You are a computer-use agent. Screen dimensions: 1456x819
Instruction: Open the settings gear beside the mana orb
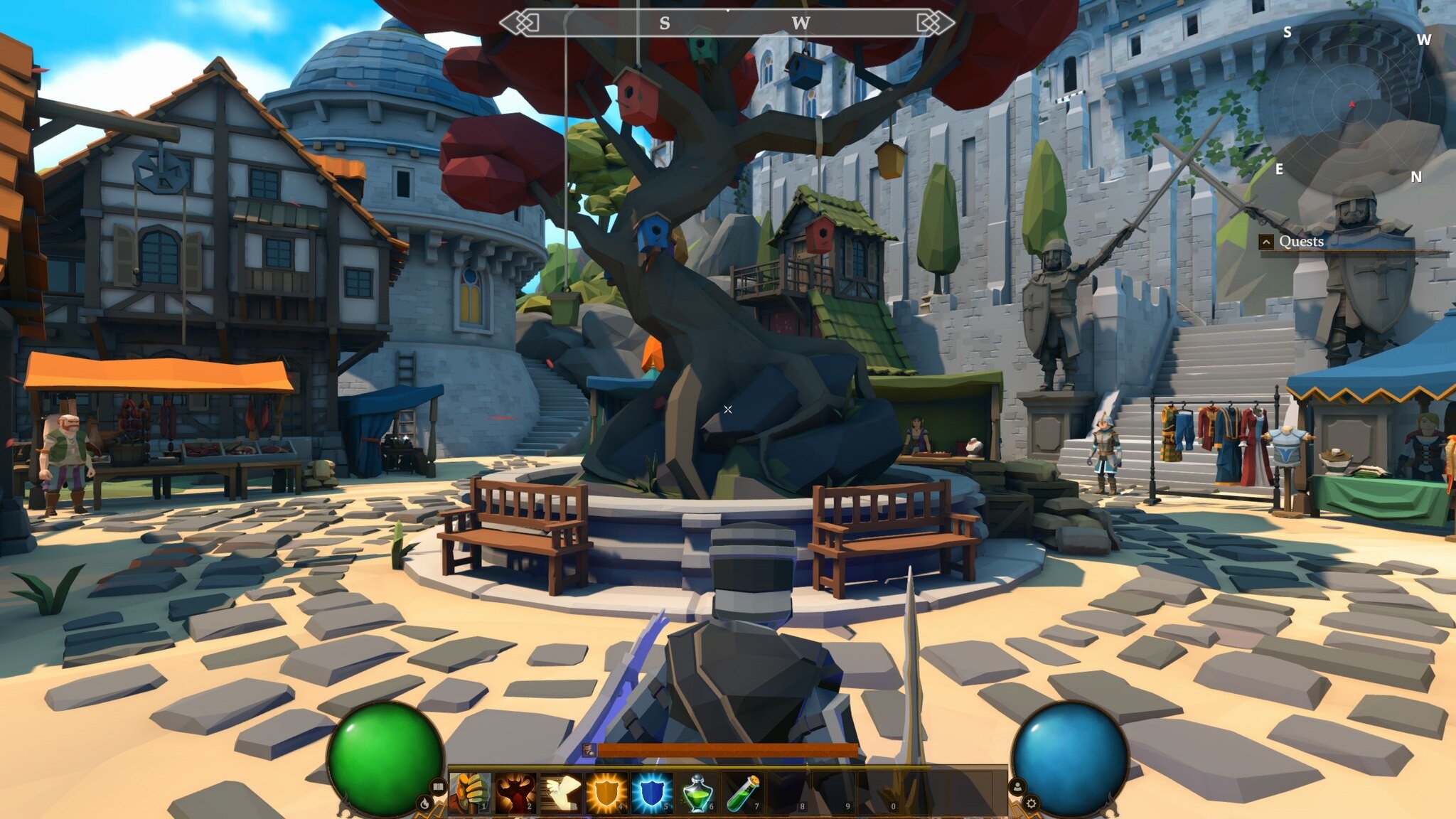point(1031,804)
